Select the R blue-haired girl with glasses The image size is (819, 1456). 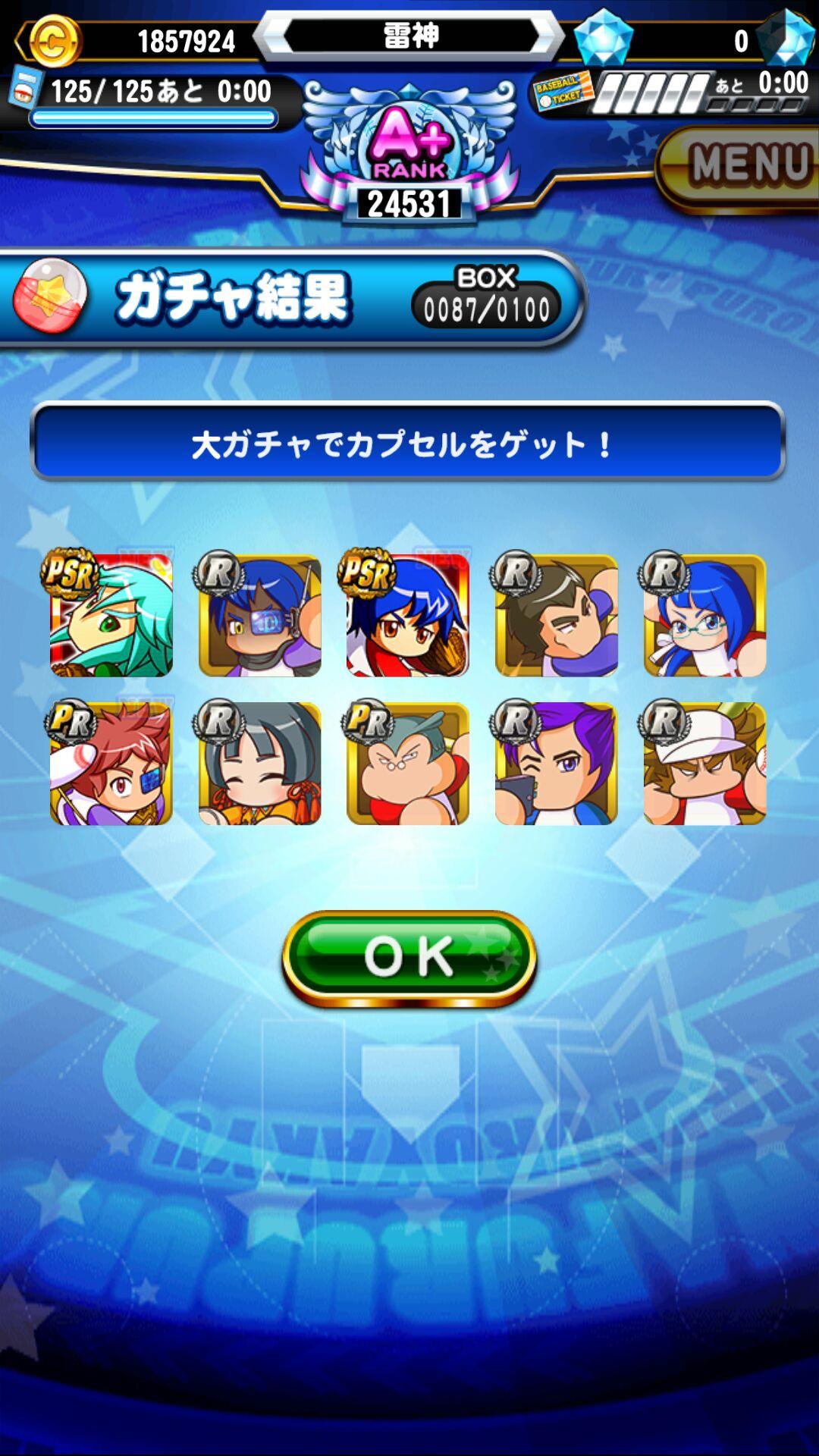click(x=704, y=615)
